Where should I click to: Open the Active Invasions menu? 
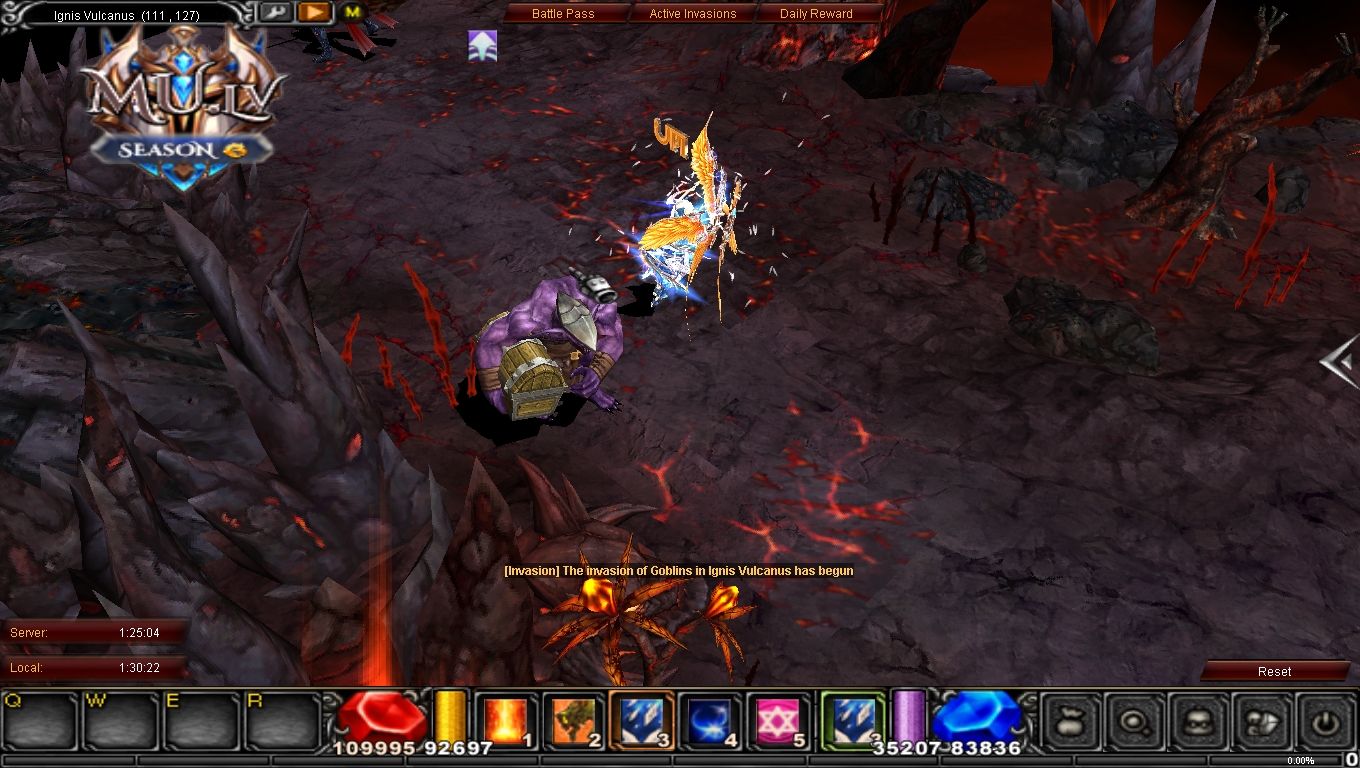tap(692, 13)
